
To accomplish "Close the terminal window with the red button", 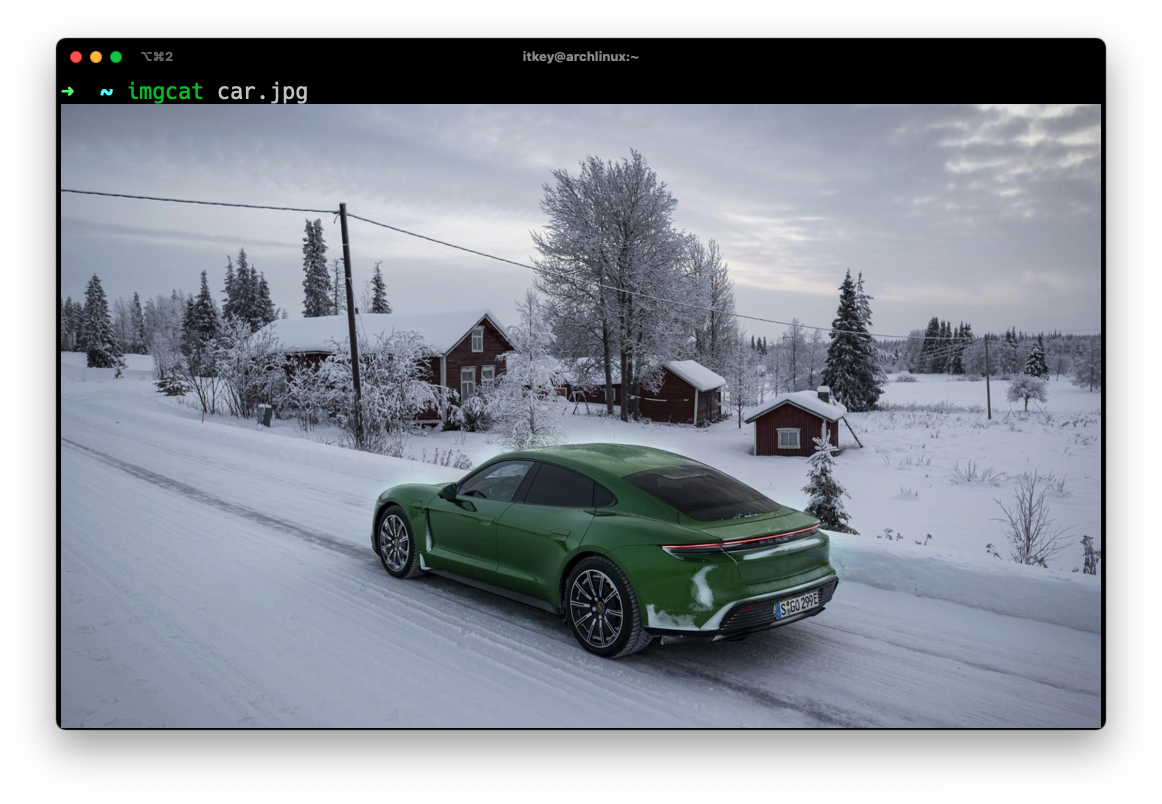I will [x=76, y=57].
